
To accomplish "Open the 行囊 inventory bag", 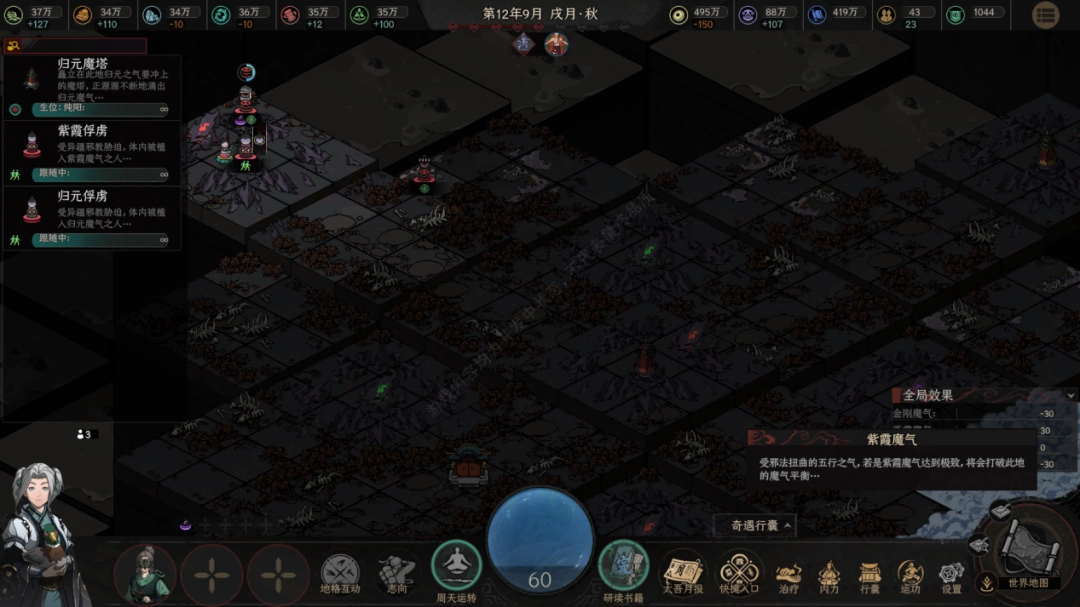I will tap(869, 577).
